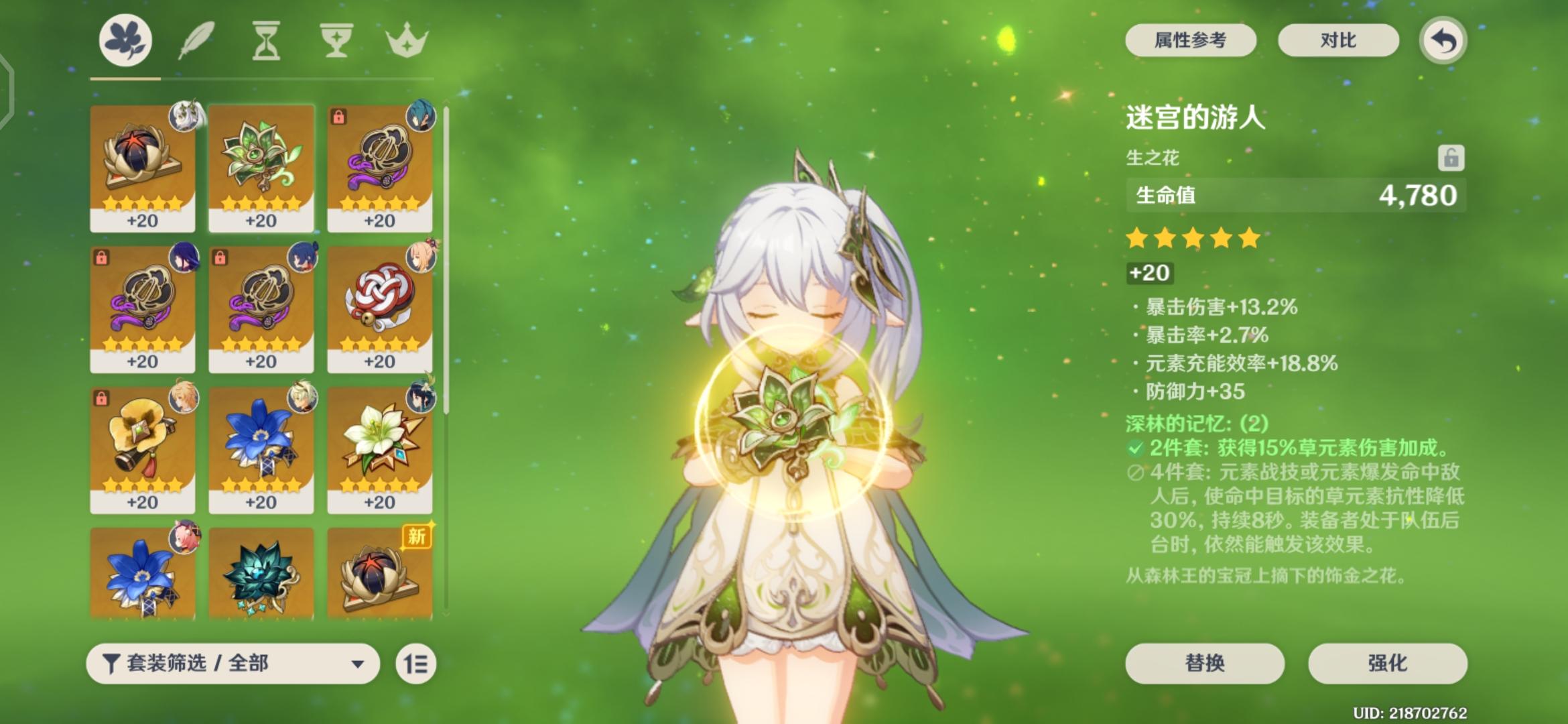Click the back arrow in the top right

[x=1445, y=40]
